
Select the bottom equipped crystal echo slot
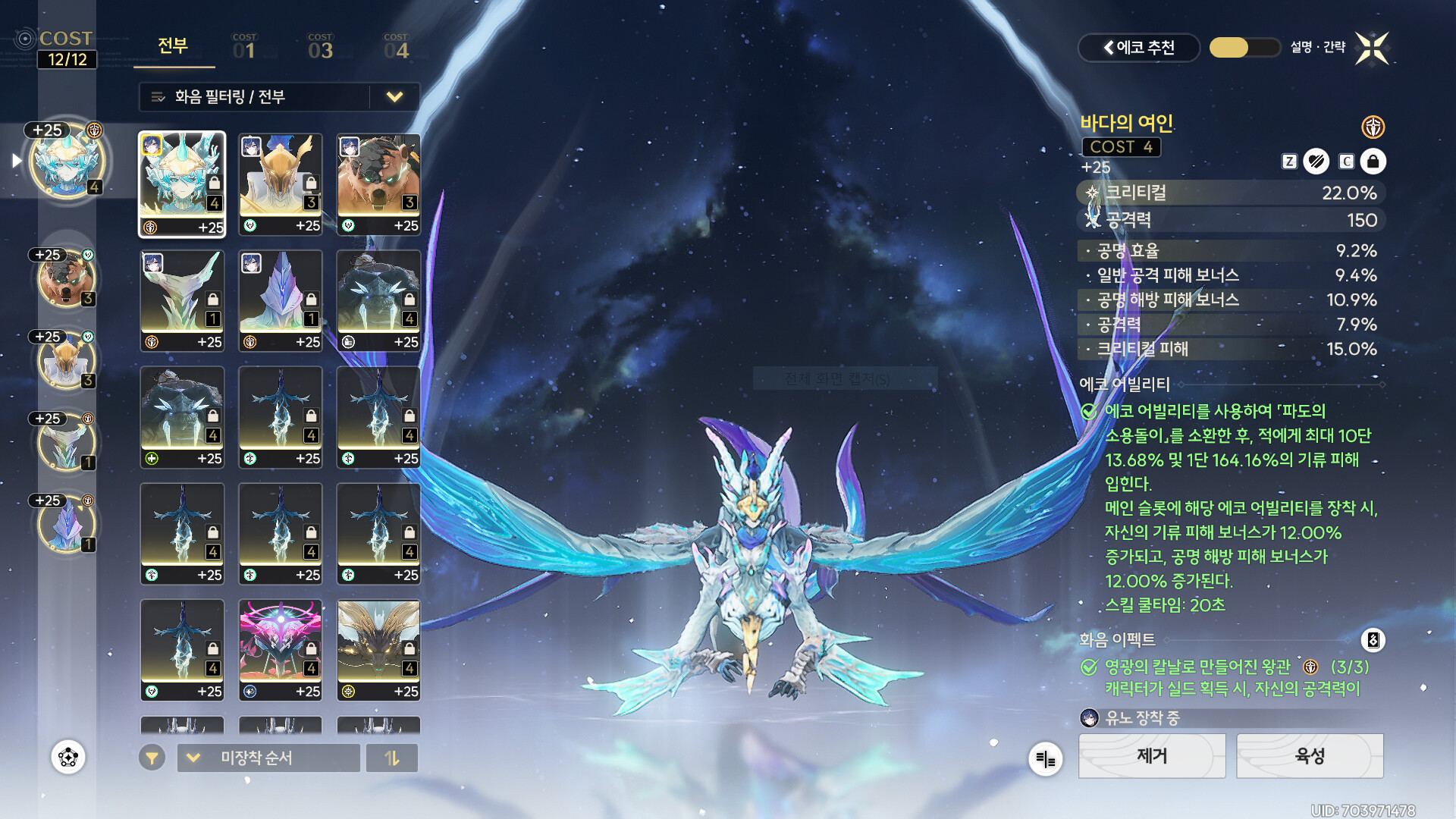pyautogui.click(x=67, y=523)
